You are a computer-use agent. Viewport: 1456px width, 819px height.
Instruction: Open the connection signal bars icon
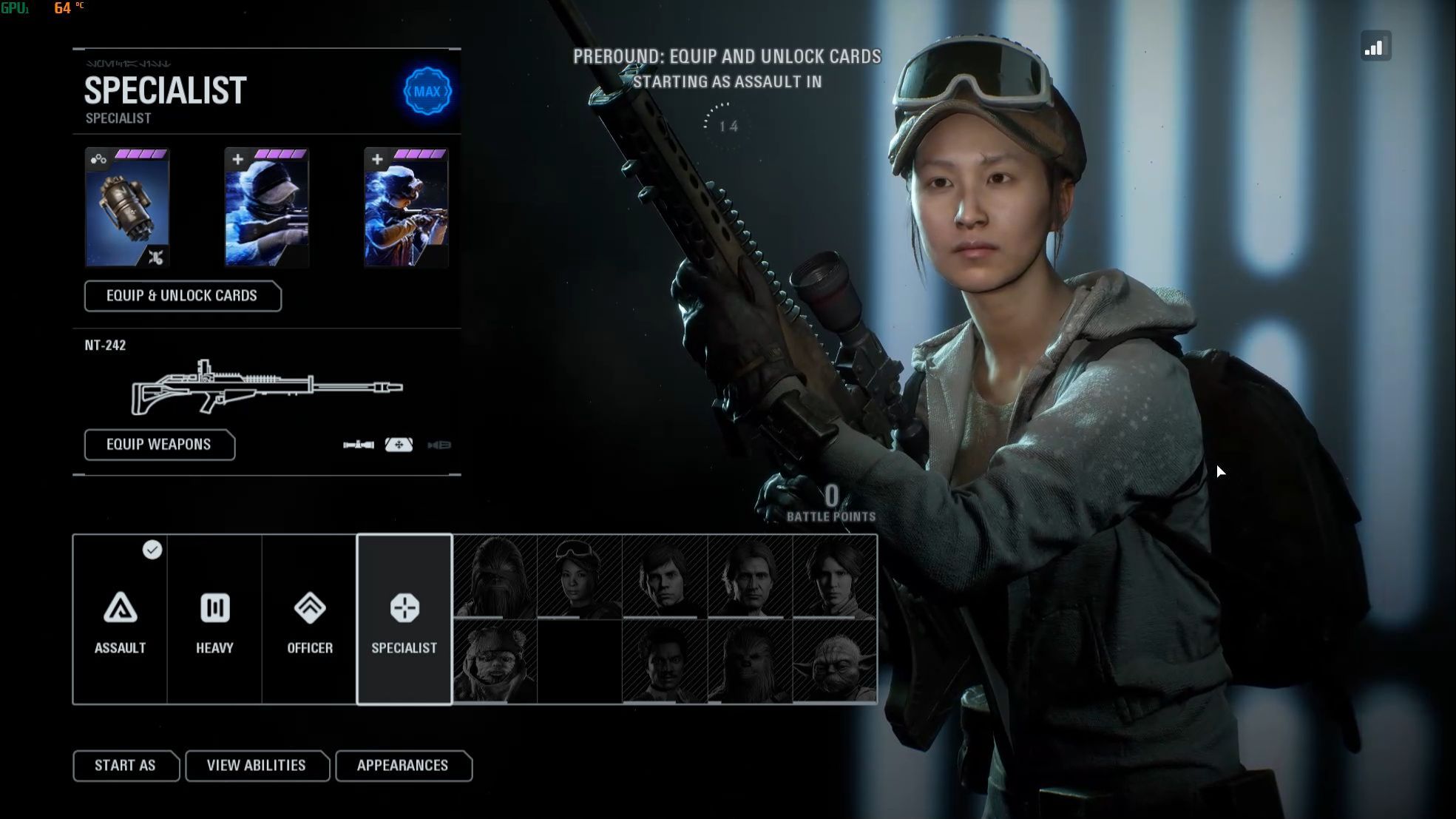(x=1375, y=47)
